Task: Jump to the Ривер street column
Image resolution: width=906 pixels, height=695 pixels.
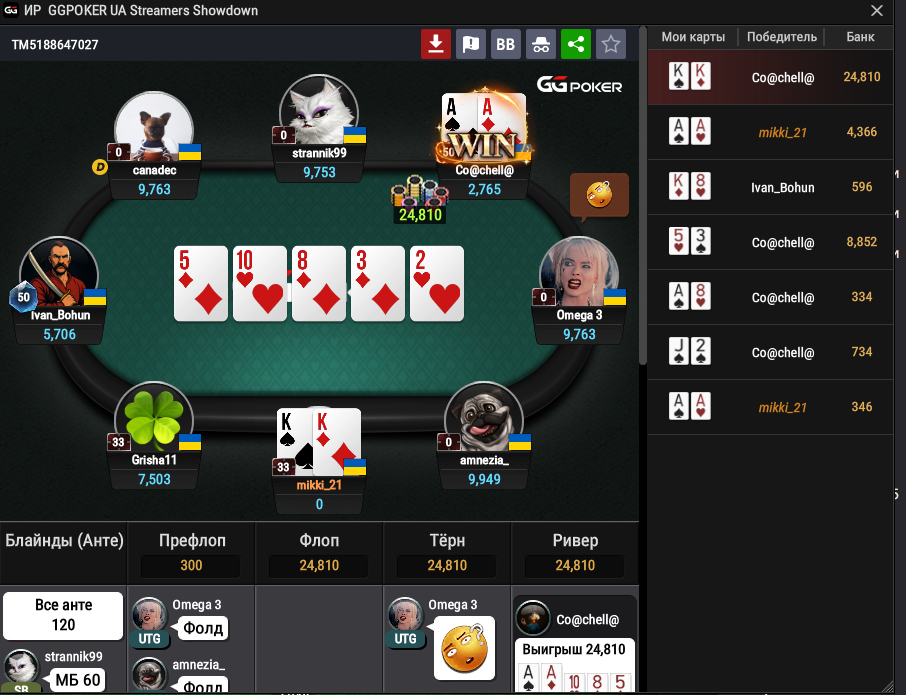Action: coord(575,541)
